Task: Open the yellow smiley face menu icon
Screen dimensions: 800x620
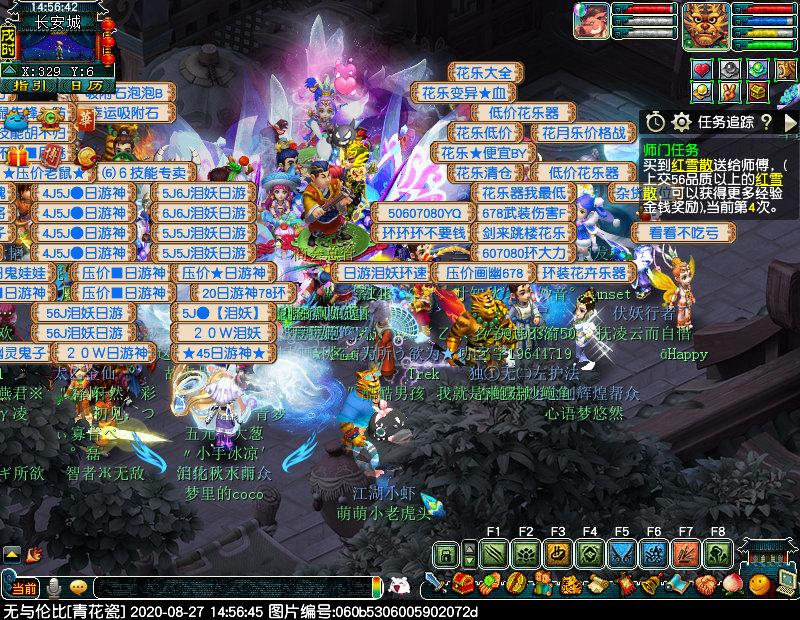Action: (x=759, y=584)
